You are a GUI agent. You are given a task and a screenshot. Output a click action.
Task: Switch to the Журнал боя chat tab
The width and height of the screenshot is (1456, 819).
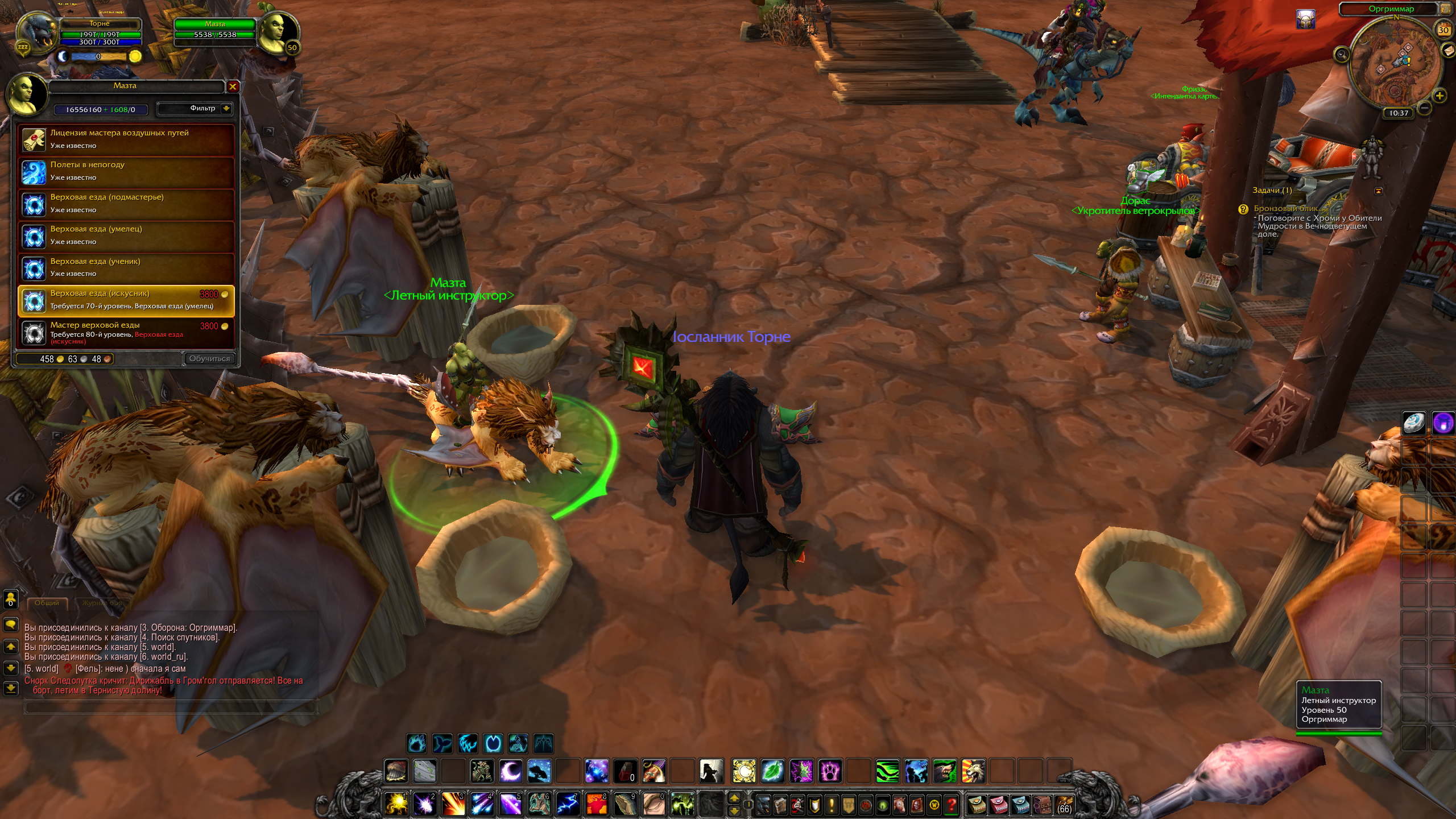point(101,603)
